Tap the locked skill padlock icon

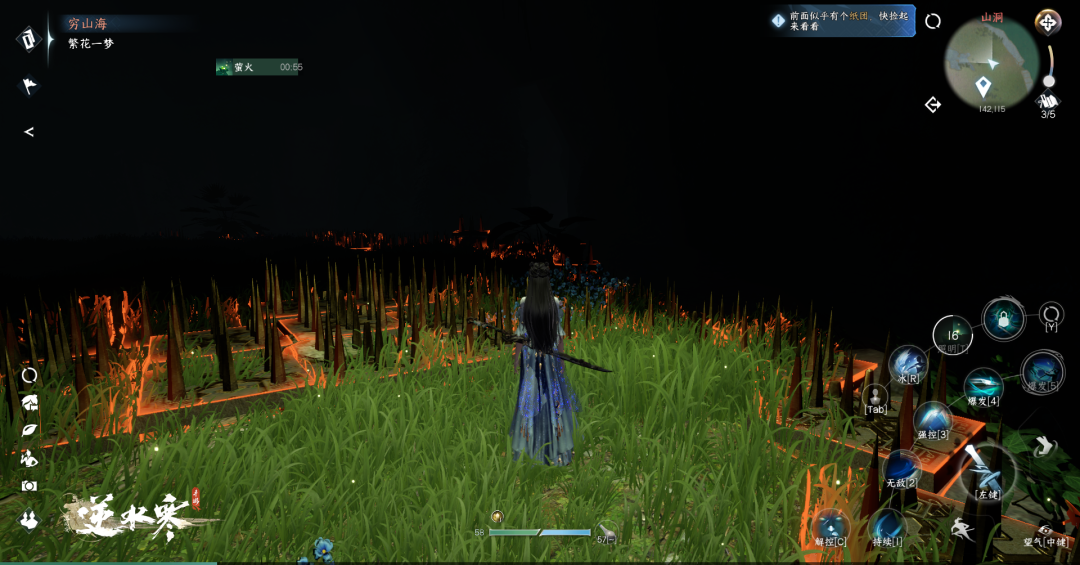coord(1003,319)
